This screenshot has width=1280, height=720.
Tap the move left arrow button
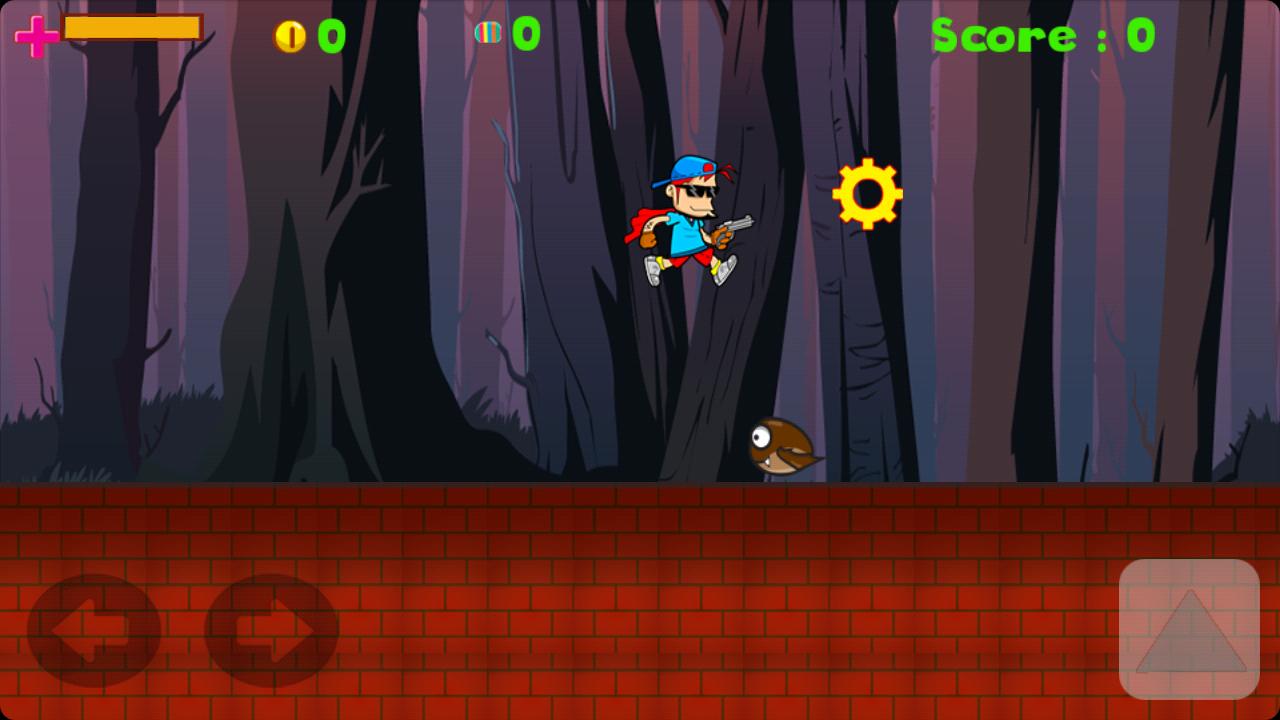[93, 631]
